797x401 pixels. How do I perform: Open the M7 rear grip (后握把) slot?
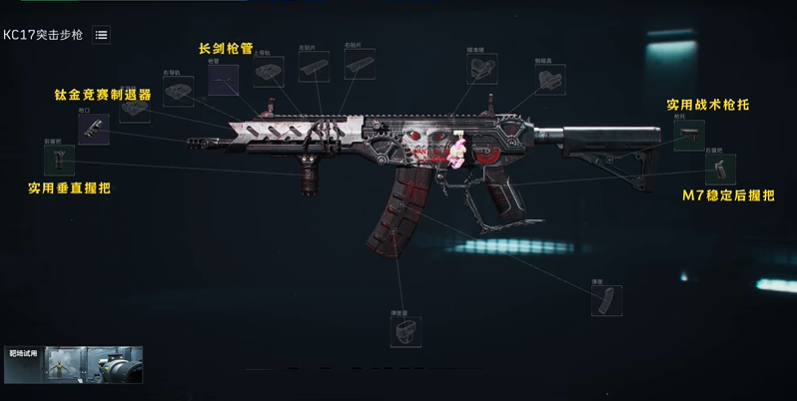click(x=720, y=169)
